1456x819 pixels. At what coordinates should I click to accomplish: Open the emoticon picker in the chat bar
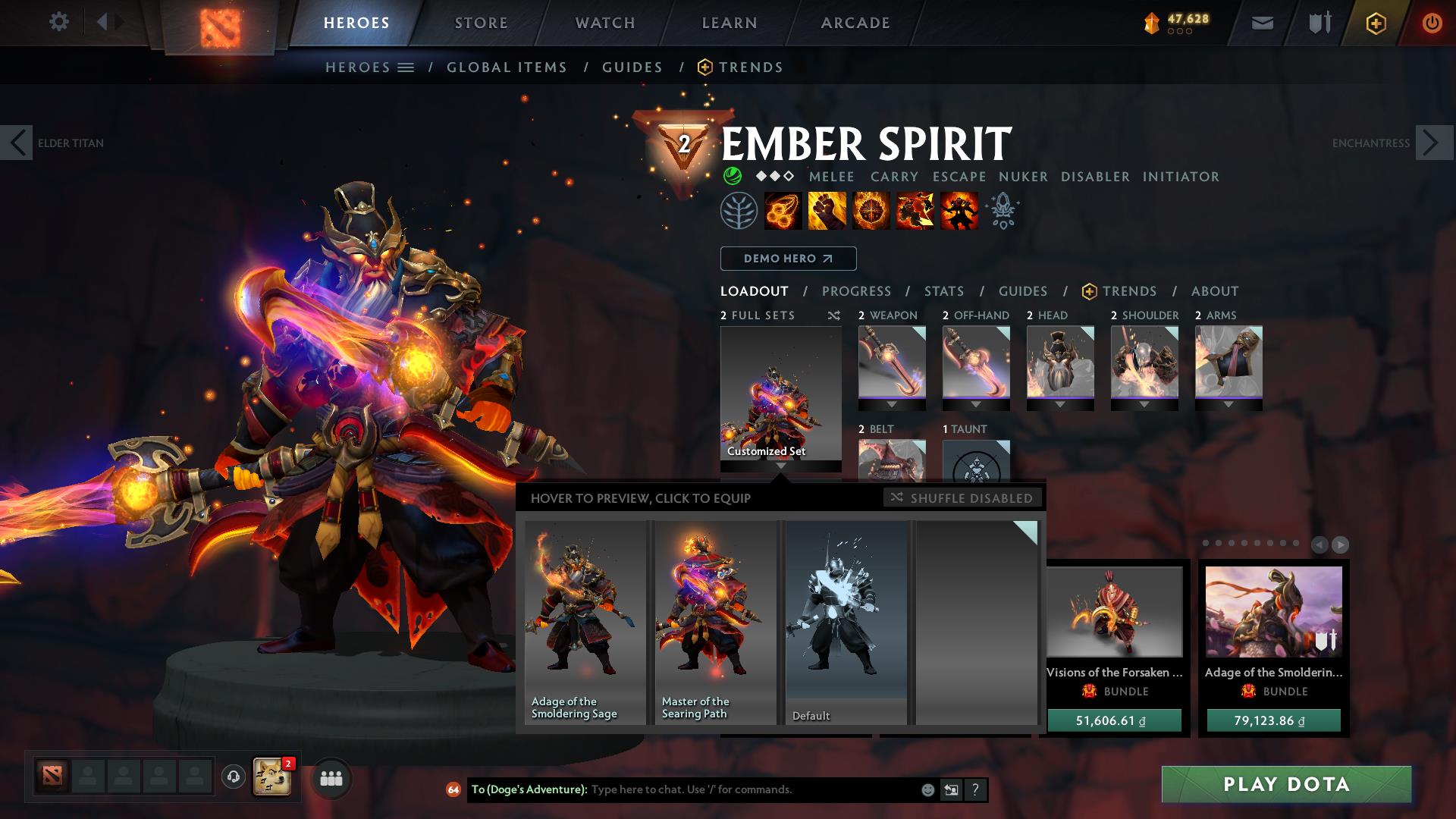[x=926, y=789]
